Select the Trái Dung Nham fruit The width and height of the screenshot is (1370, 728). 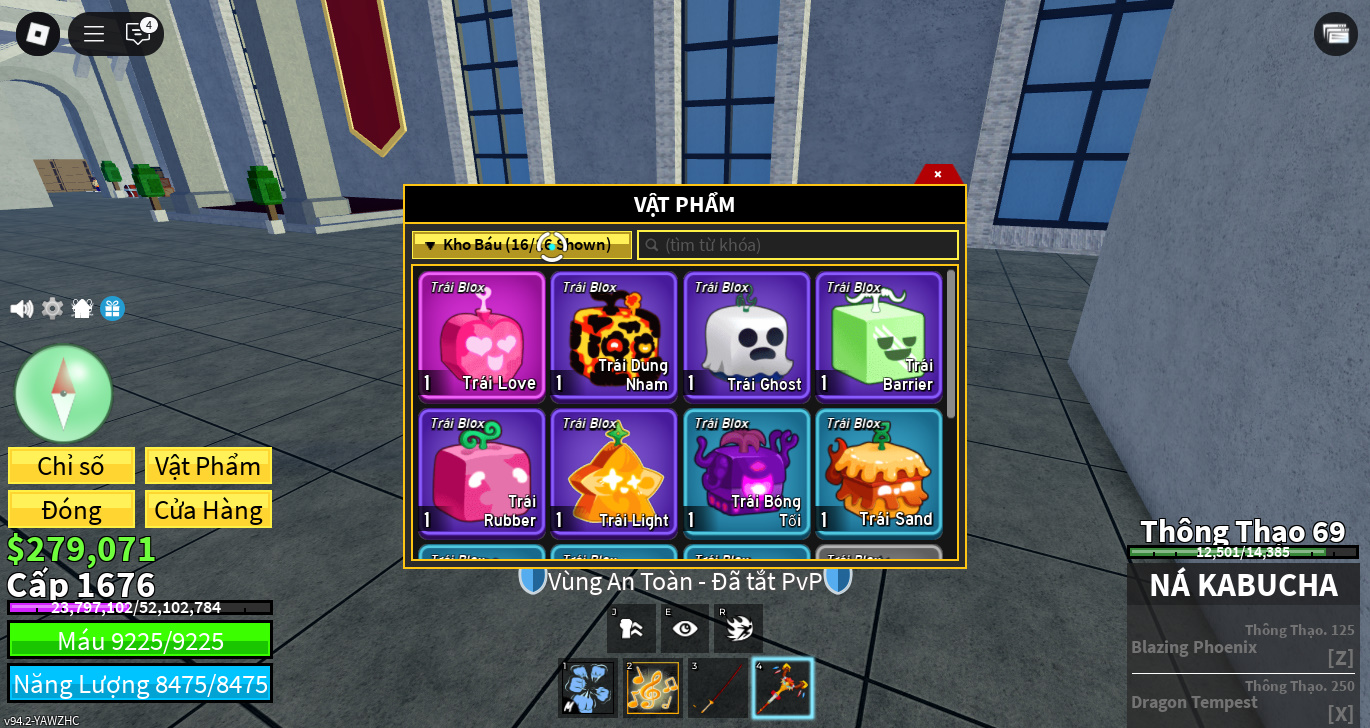click(x=614, y=335)
